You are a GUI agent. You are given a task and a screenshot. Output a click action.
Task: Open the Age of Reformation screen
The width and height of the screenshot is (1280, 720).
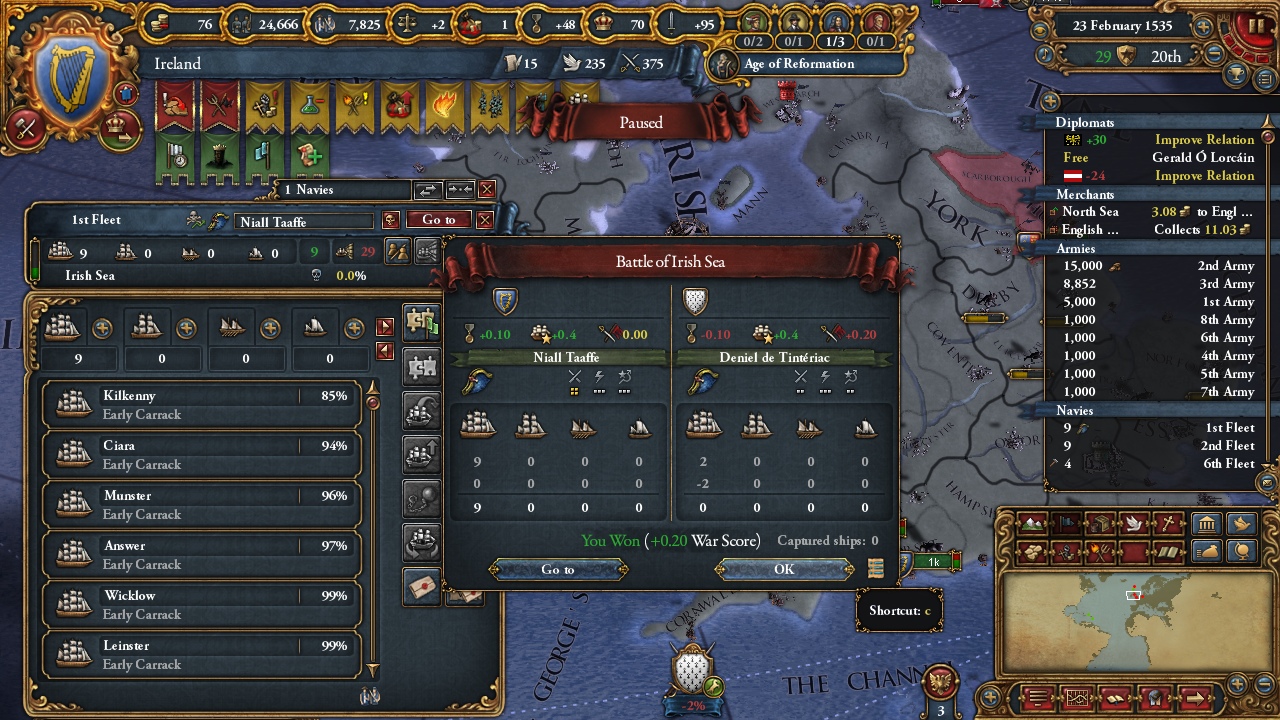(x=805, y=63)
